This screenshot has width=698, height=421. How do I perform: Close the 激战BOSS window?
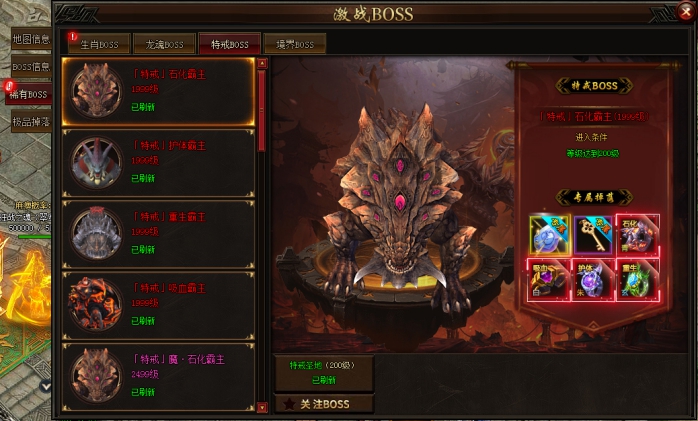(x=685, y=11)
